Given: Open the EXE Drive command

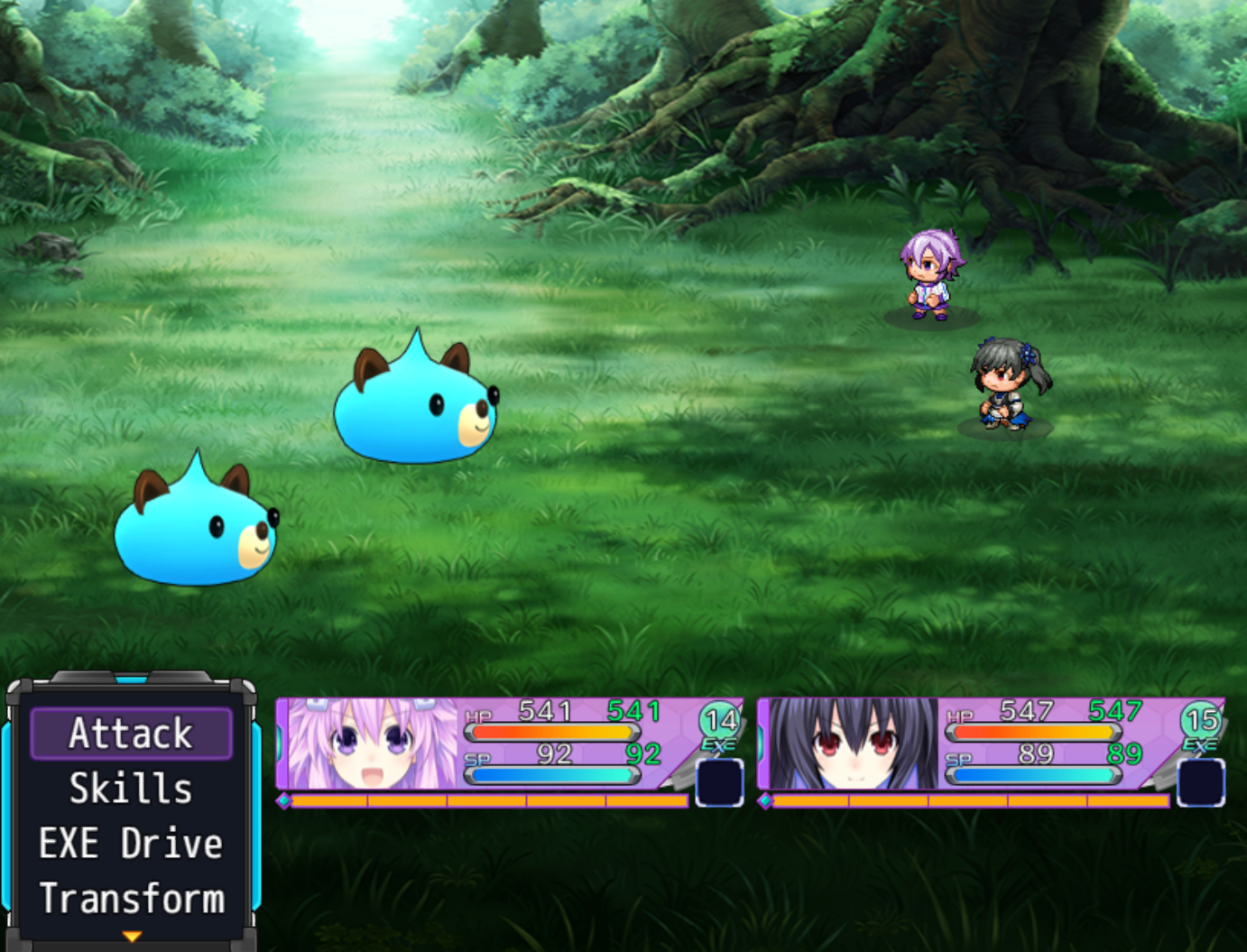Looking at the screenshot, I should pyautogui.click(x=131, y=843).
